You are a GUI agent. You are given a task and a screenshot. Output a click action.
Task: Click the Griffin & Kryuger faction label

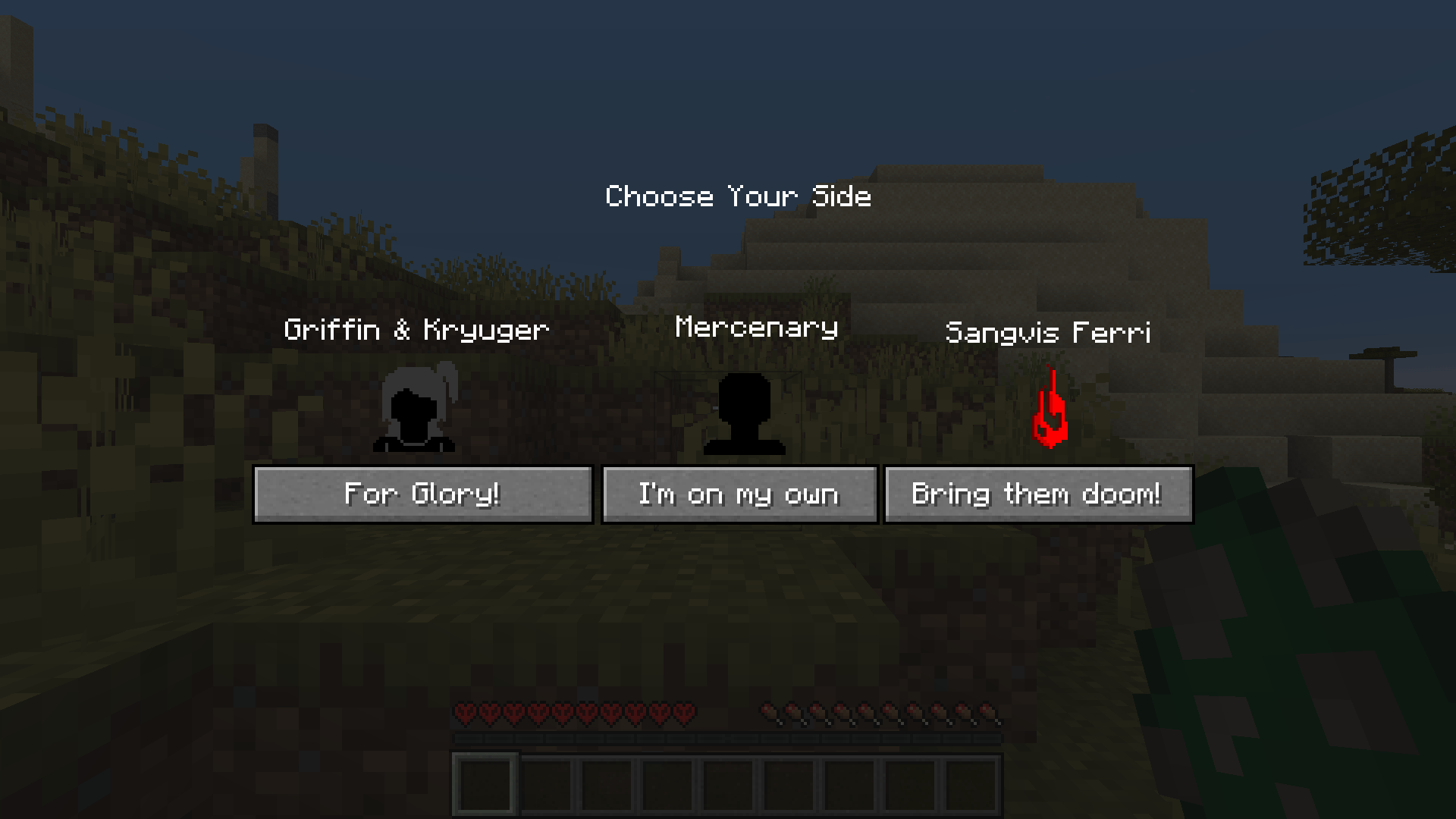(416, 329)
